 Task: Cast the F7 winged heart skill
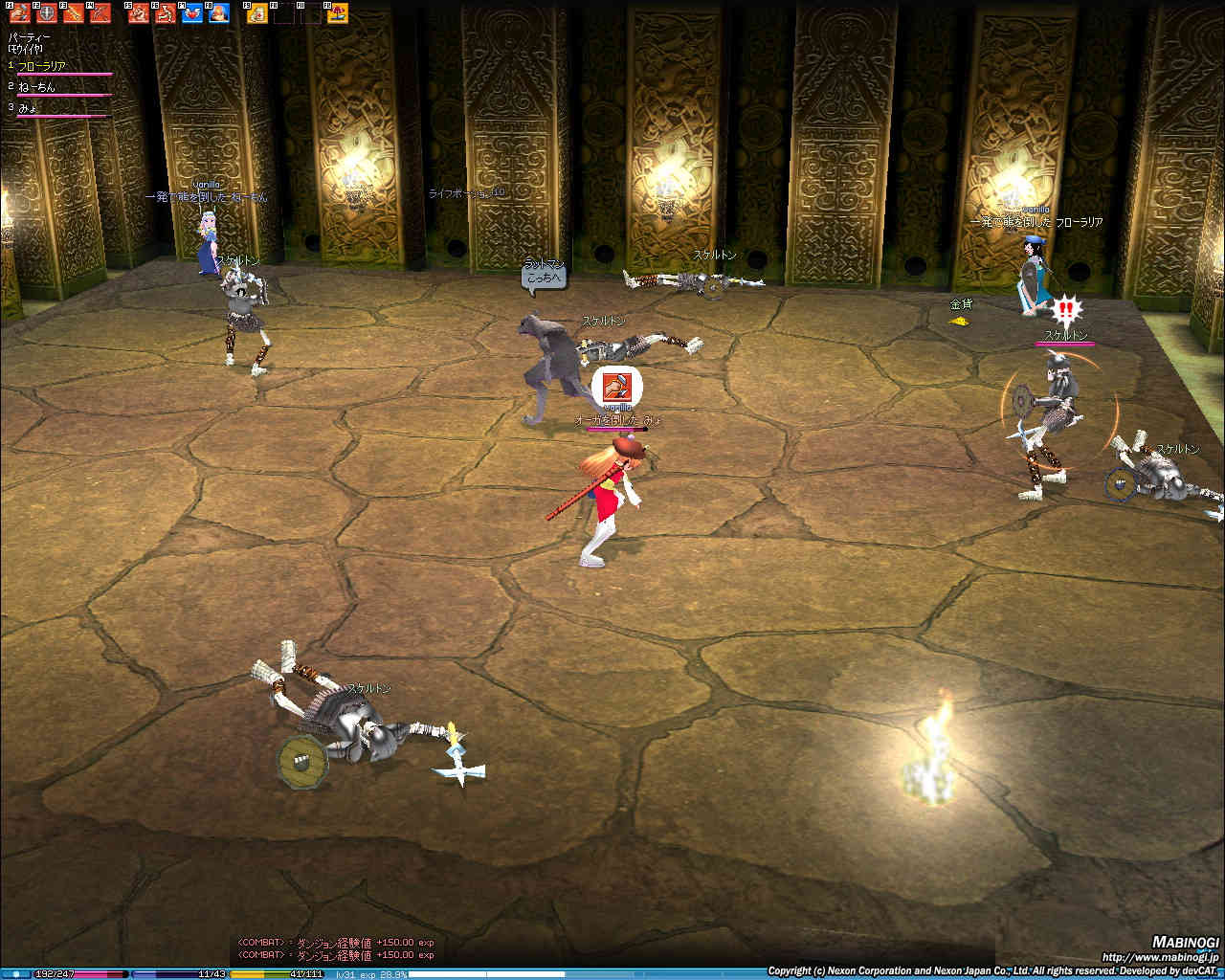[x=192, y=13]
